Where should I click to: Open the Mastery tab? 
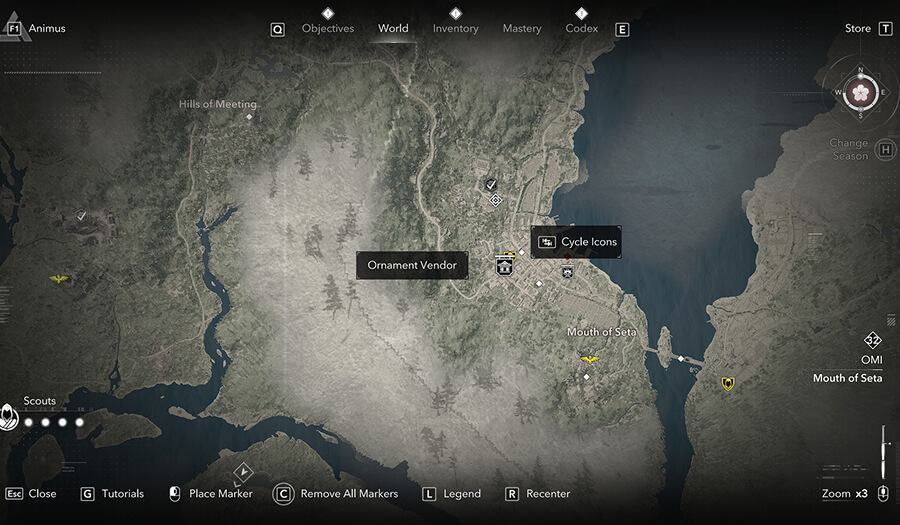coord(521,29)
